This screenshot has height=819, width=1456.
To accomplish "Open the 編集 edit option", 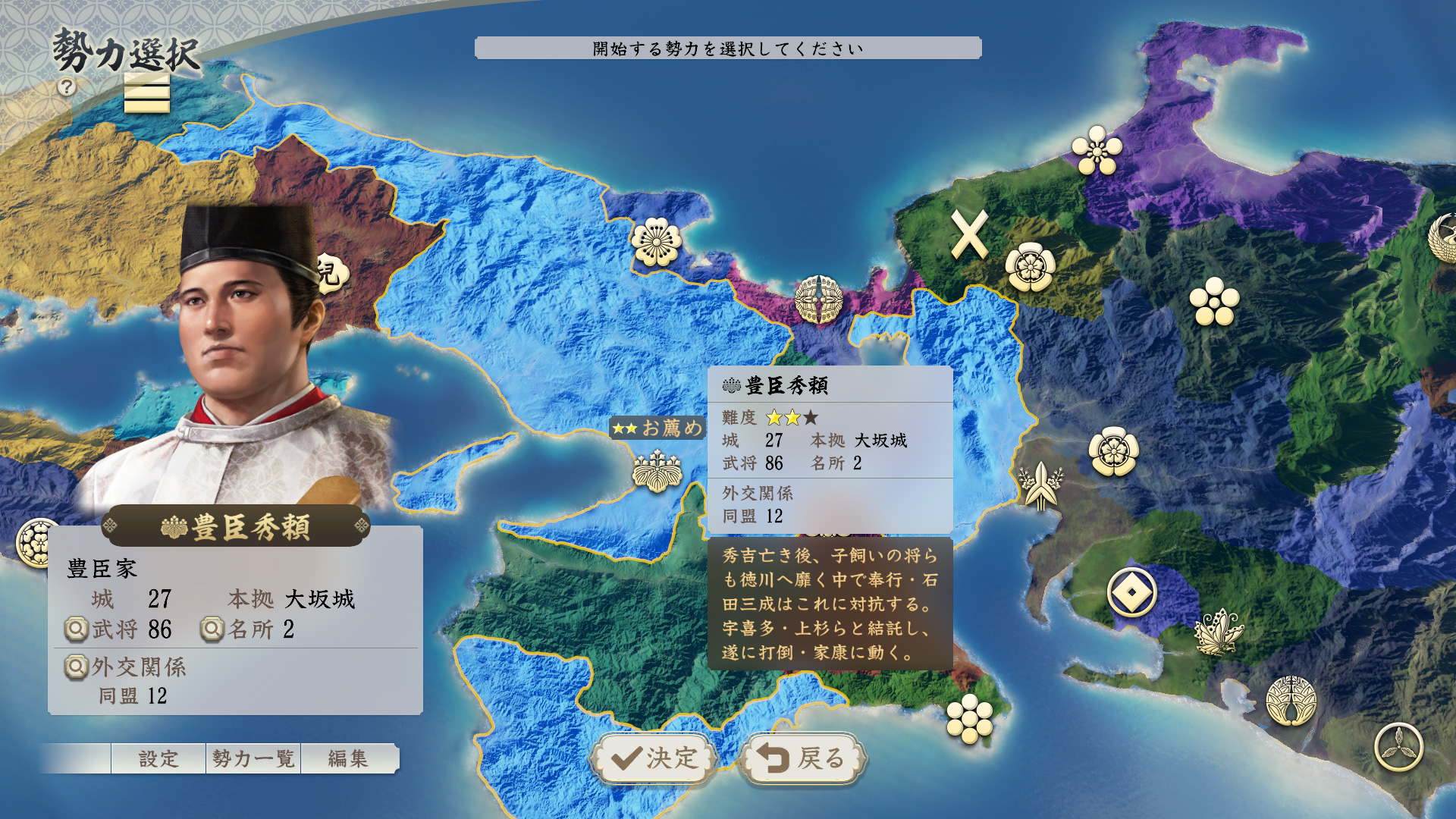I will [x=348, y=758].
